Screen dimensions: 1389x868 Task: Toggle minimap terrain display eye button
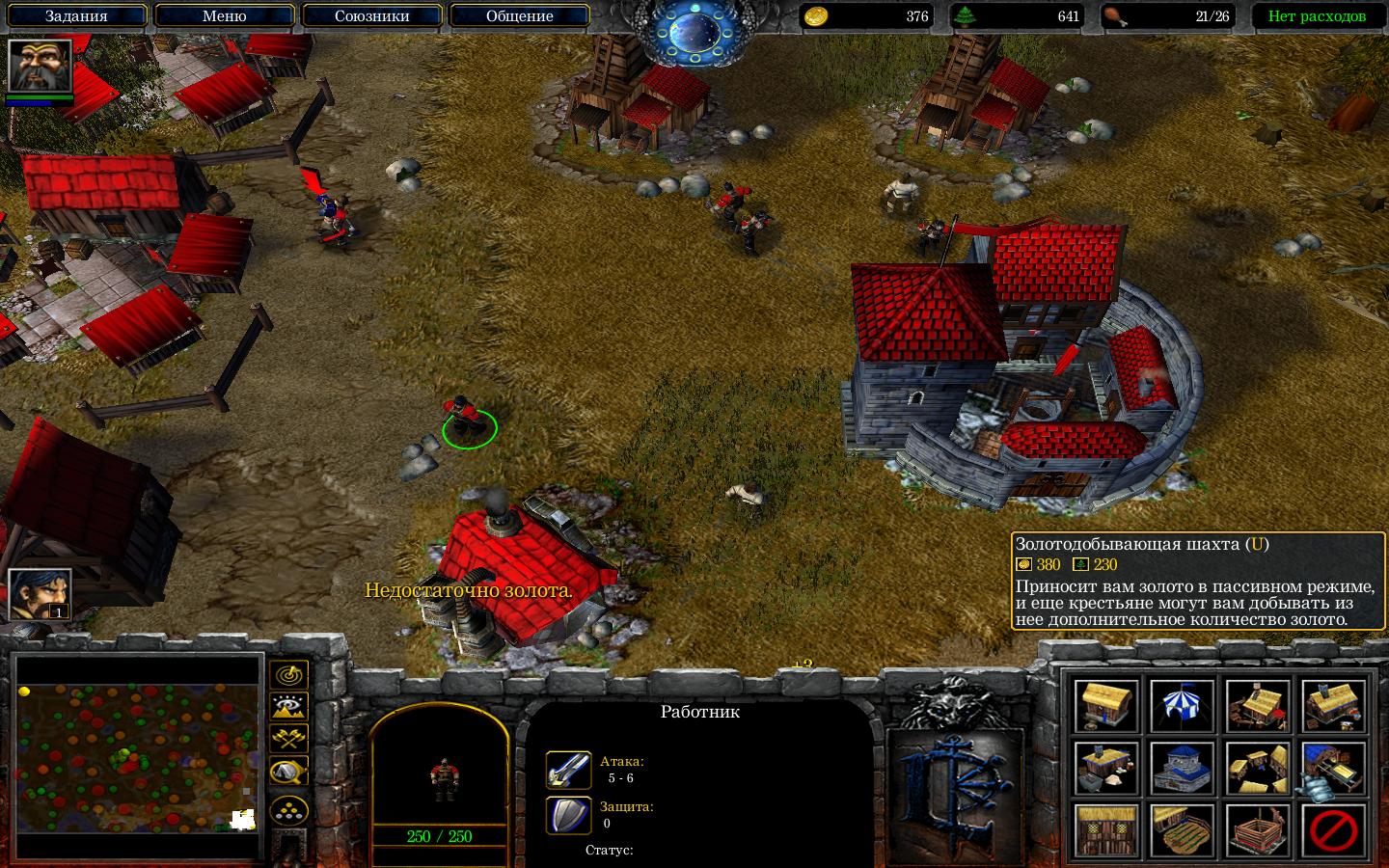coord(288,707)
